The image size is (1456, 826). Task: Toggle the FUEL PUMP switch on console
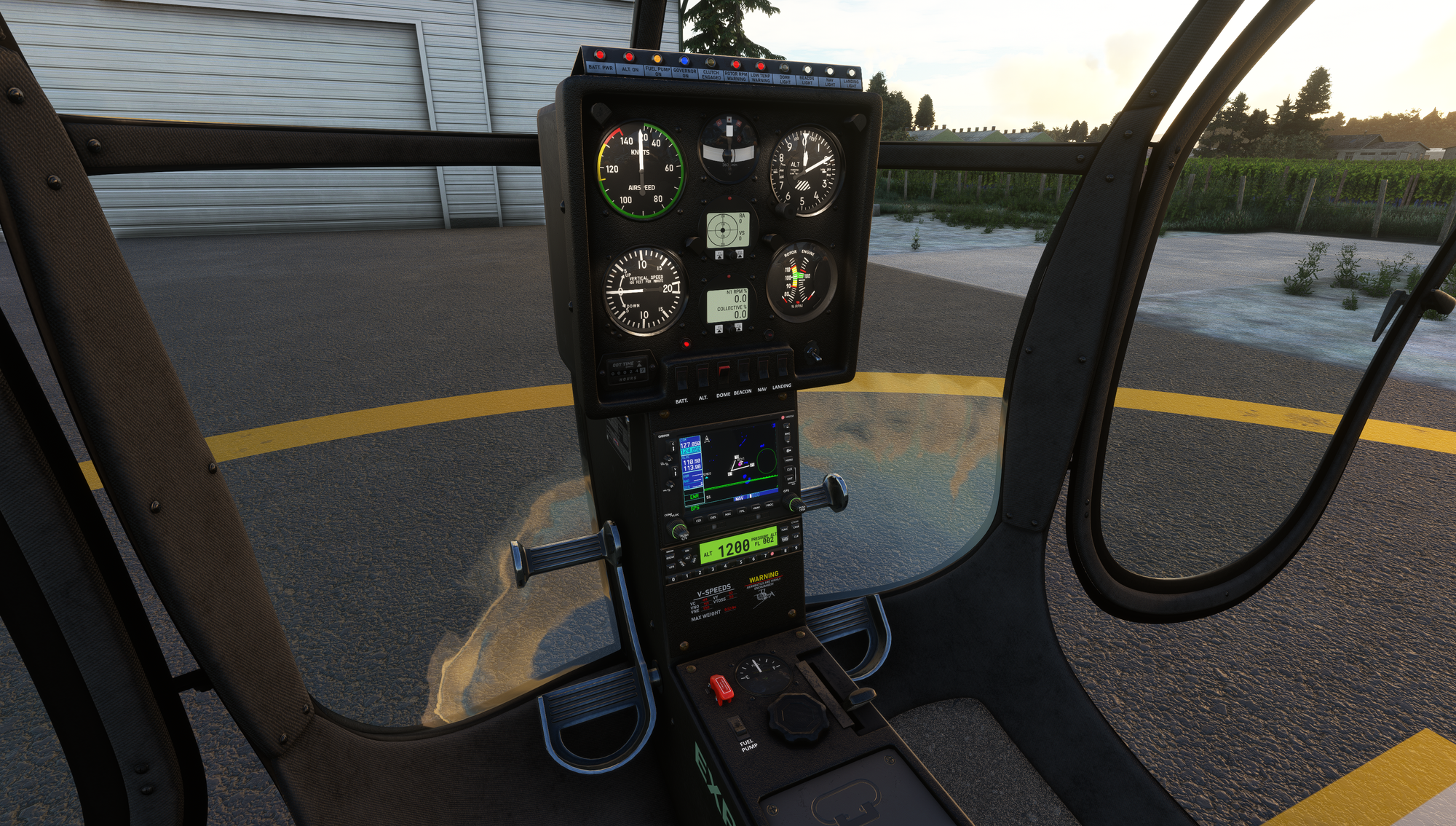(737, 724)
